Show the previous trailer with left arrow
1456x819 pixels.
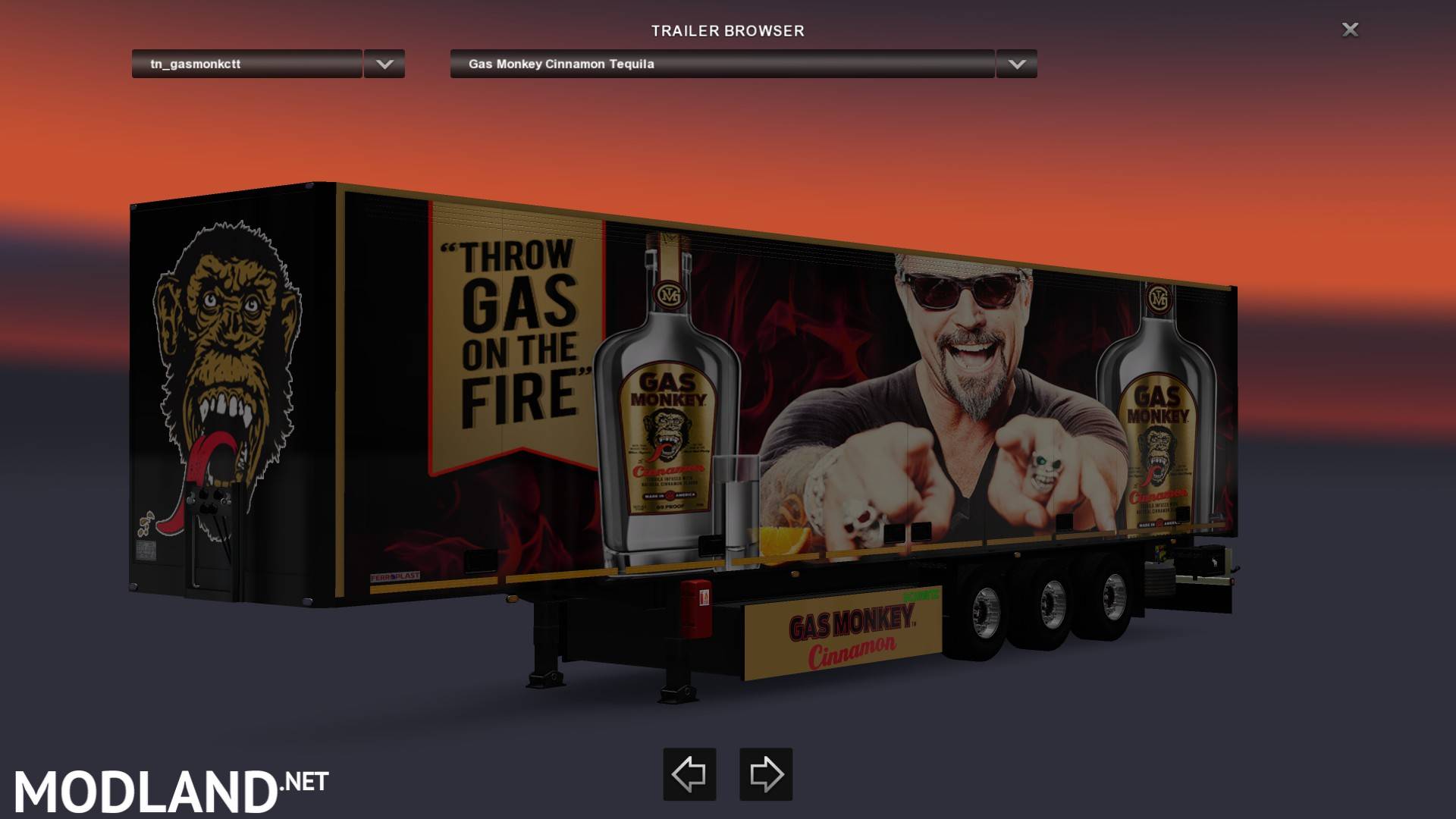click(689, 774)
